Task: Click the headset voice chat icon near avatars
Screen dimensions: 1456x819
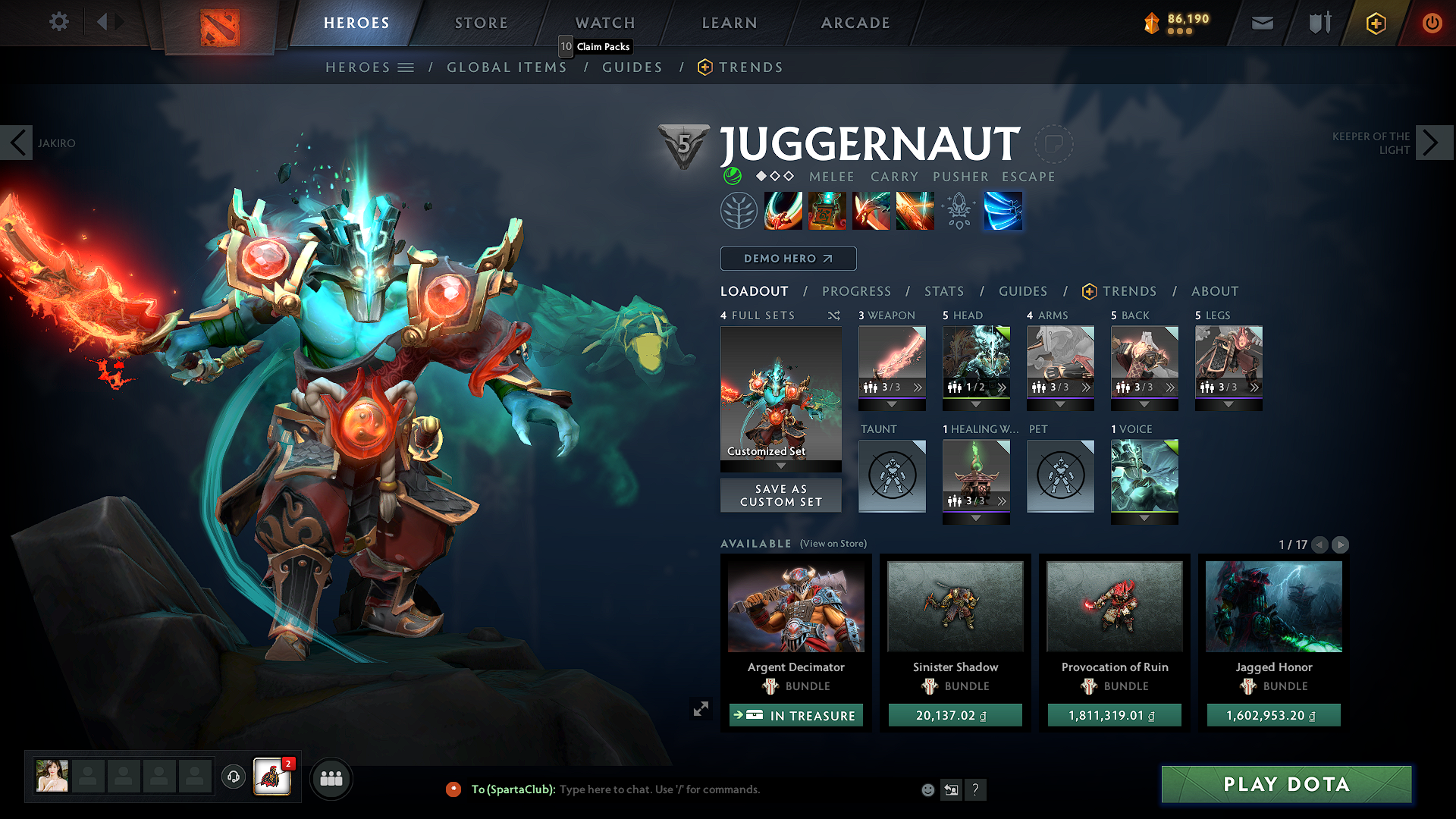Action: click(233, 778)
